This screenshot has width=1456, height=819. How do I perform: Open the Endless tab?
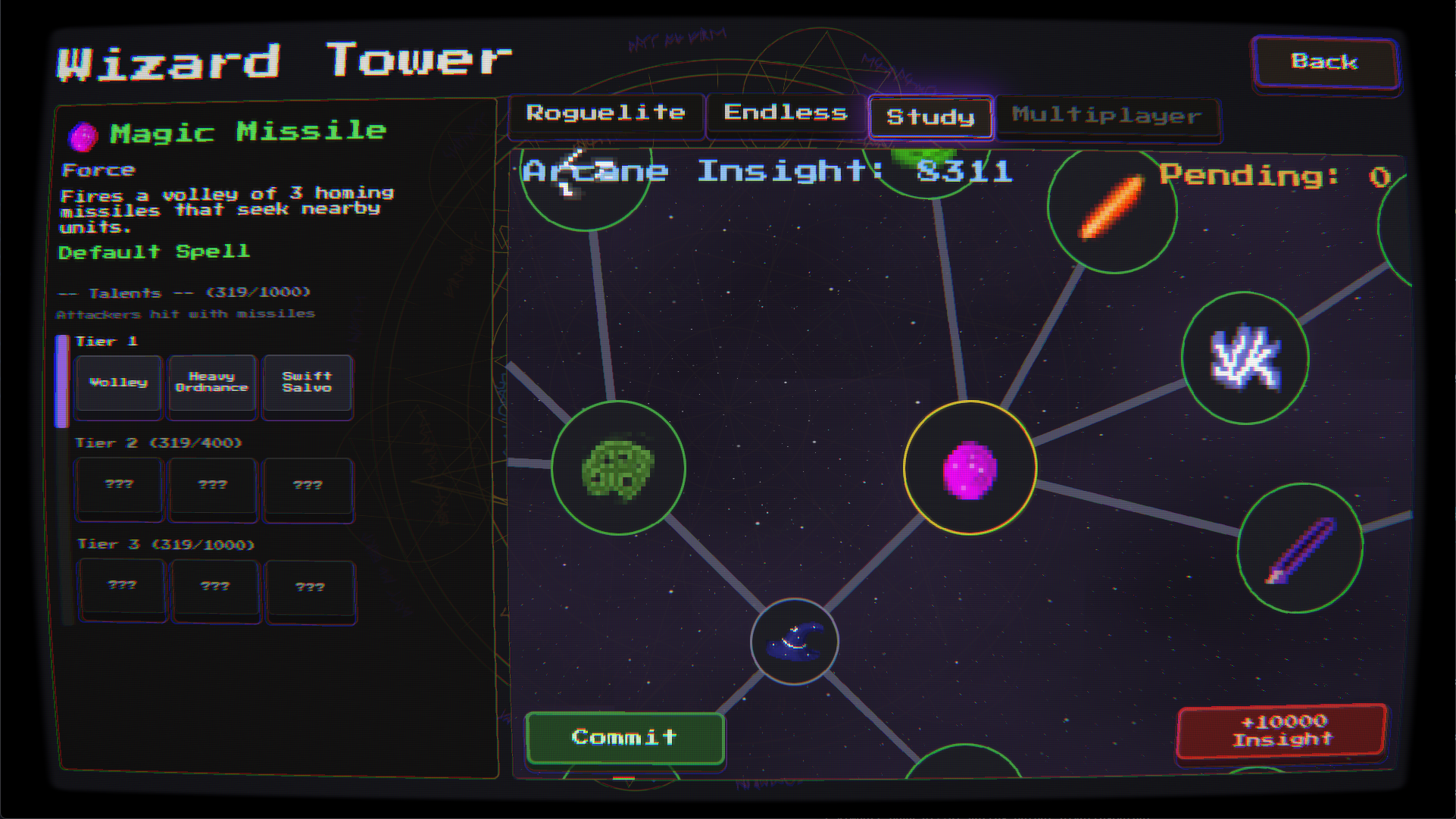(x=785, y=114)
